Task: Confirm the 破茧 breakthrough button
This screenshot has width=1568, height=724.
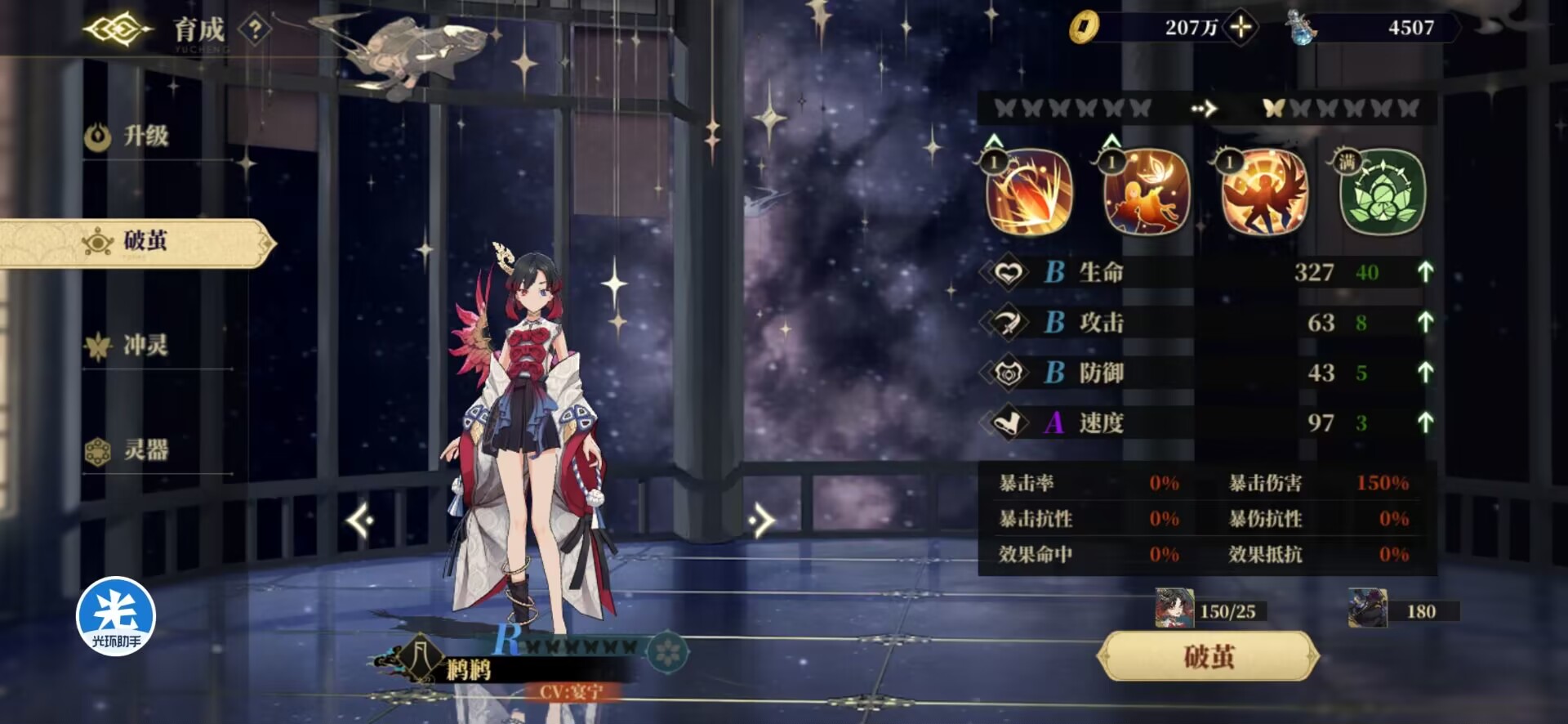Action: coord(1208,656)
